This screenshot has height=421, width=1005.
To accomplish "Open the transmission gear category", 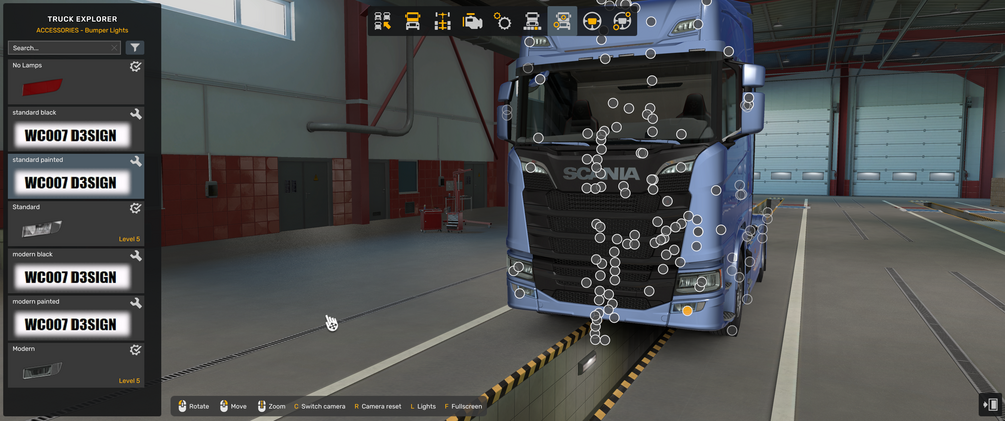I will tap(502, 21).
